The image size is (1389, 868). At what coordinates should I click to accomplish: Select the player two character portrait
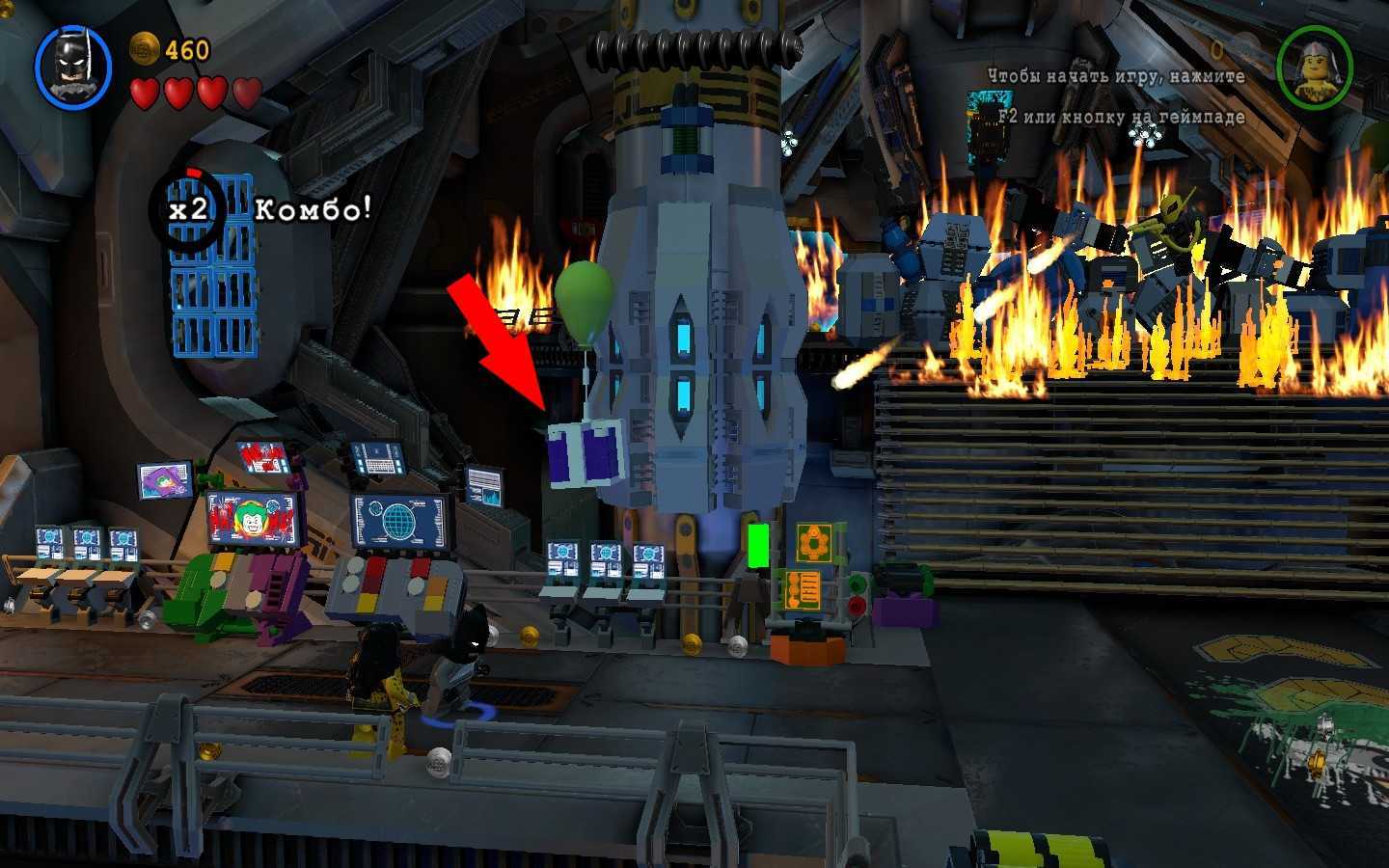[x=1313, y=66]
